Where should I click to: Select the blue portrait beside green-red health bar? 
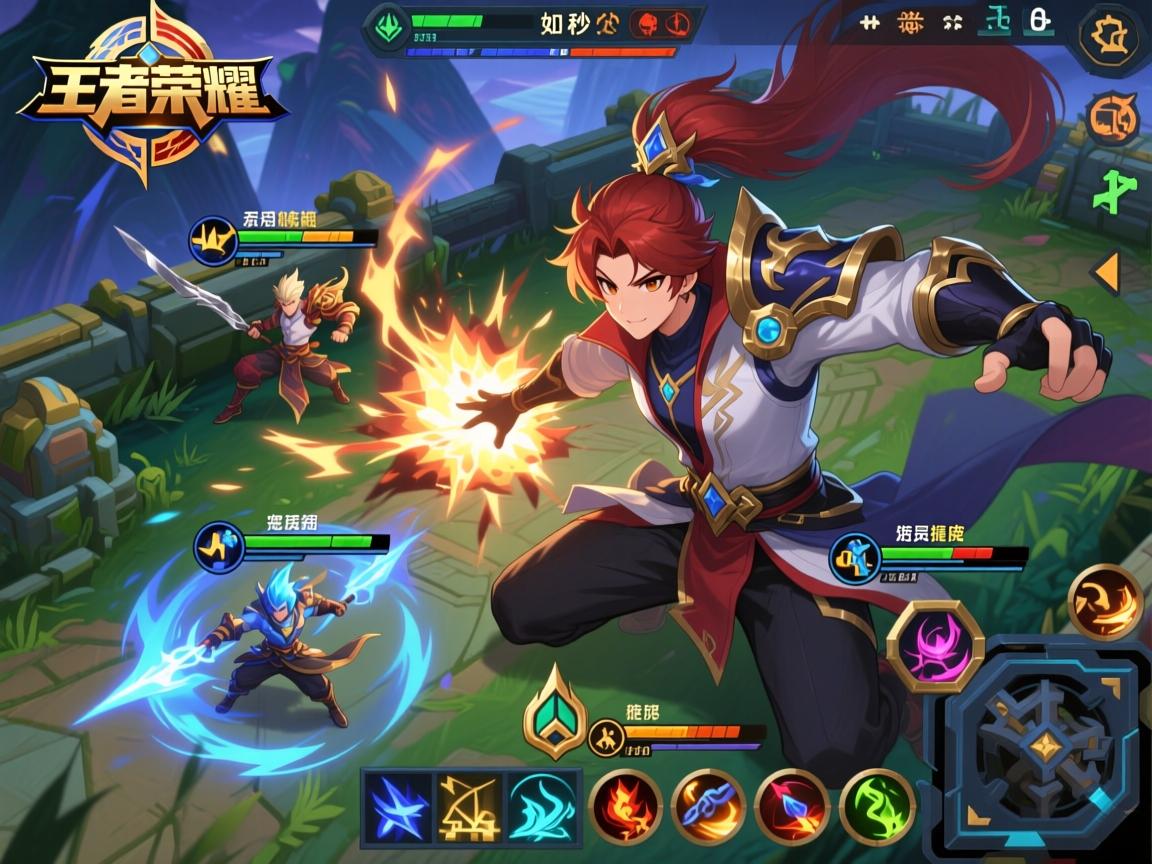[856, 557]
